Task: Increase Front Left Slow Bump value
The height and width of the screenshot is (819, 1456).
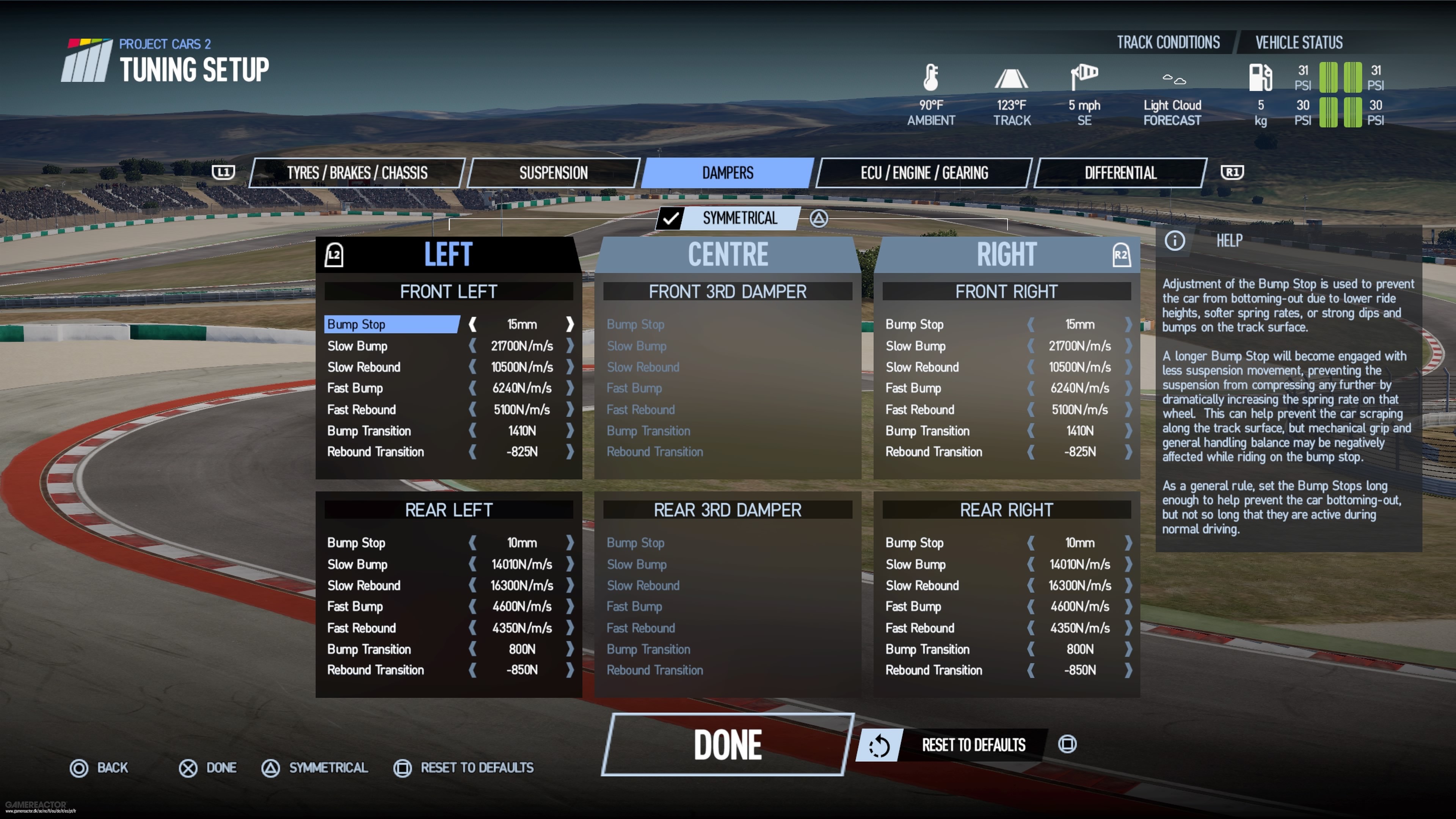Action: click(x=570, y=346)
